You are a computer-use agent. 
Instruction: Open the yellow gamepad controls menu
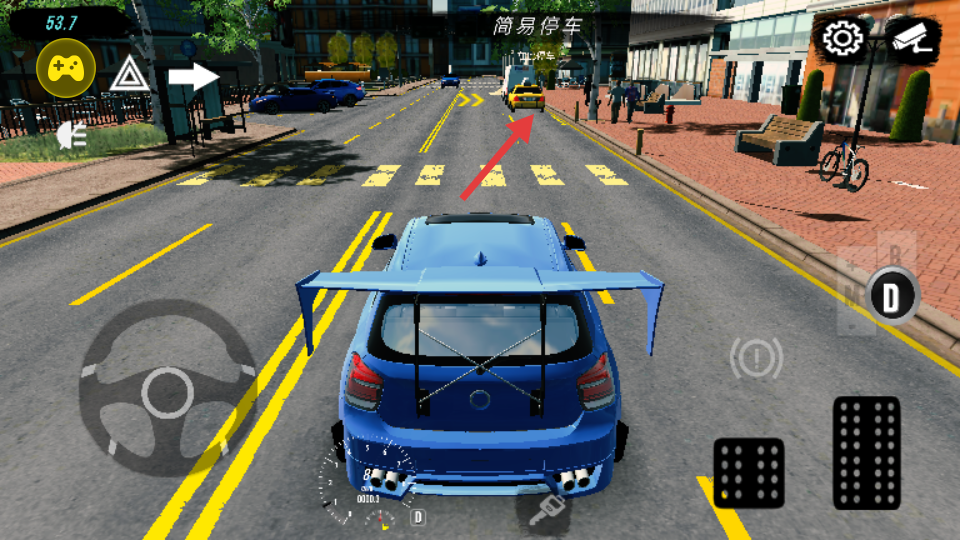tap(66, 68)
